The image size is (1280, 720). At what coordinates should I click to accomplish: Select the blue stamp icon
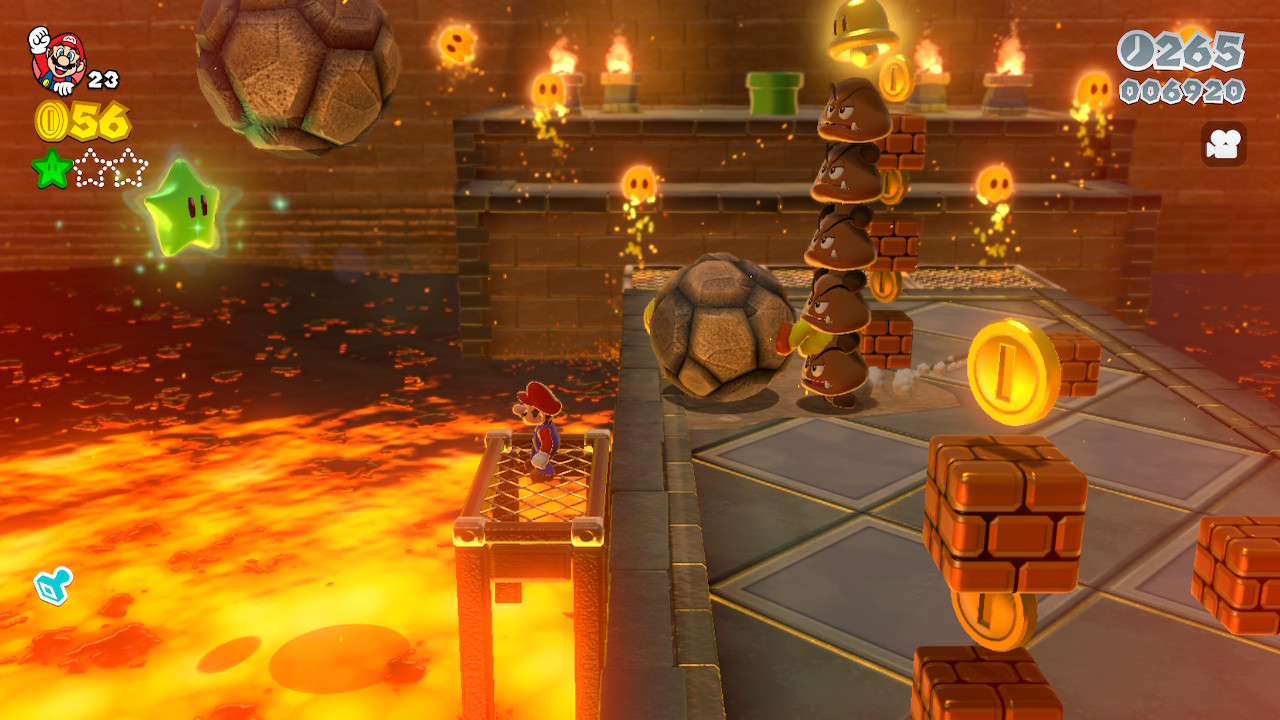point(52,586)
